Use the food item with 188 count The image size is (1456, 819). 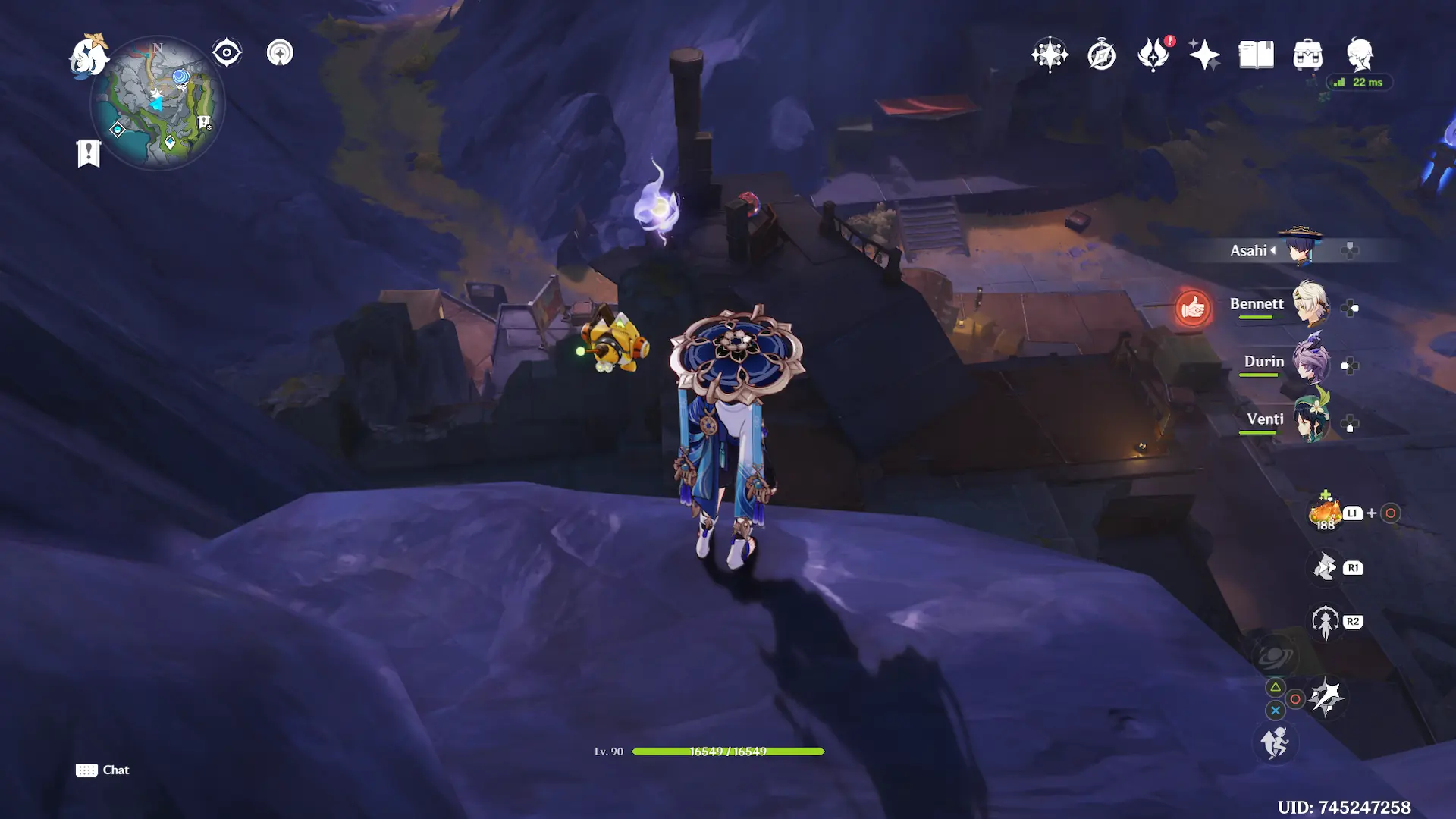(1325, 513)
